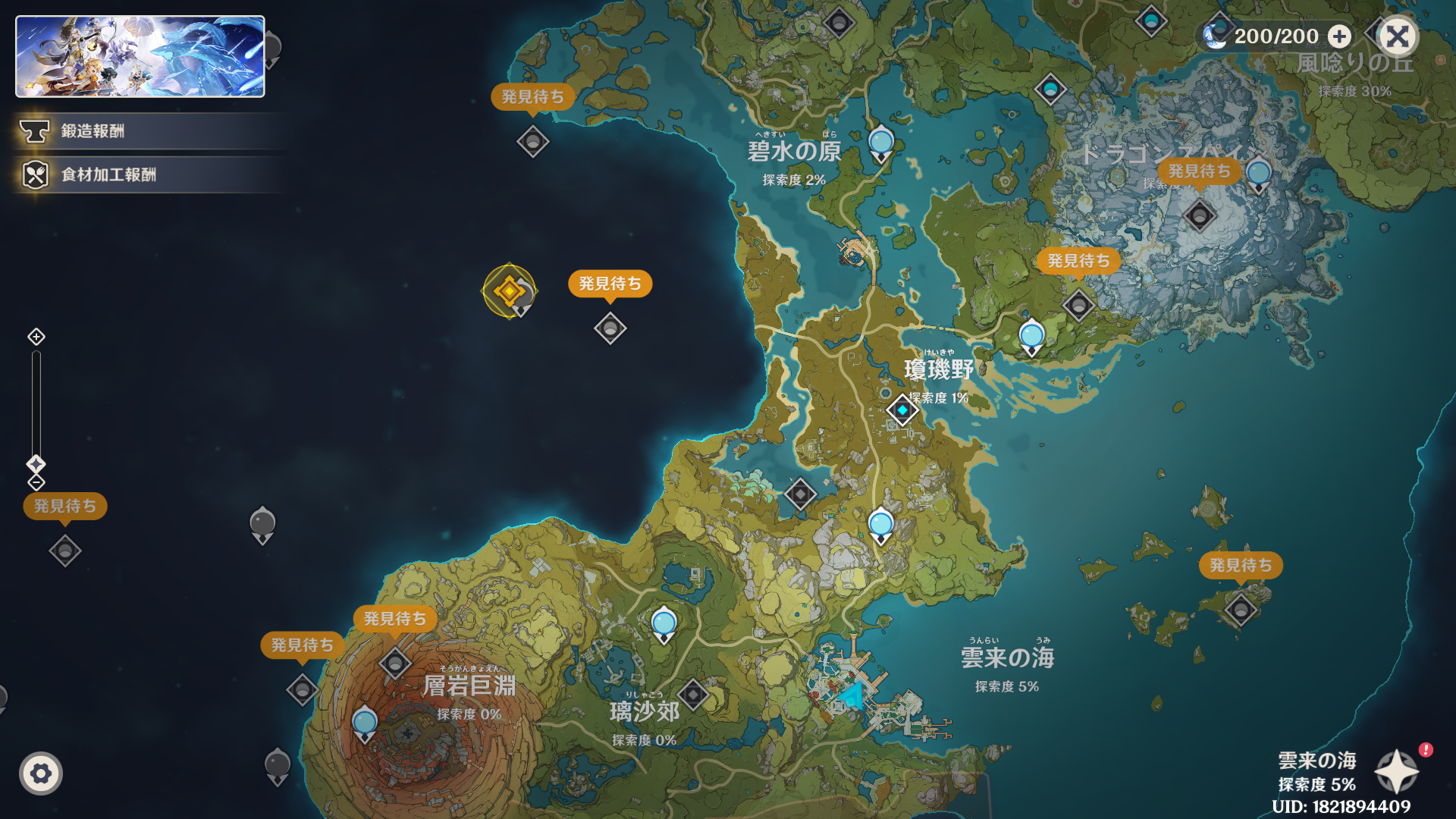Zoom in the map with plus button
Image resolution: width=1456 pixels, height=819 pixels.
36,337
